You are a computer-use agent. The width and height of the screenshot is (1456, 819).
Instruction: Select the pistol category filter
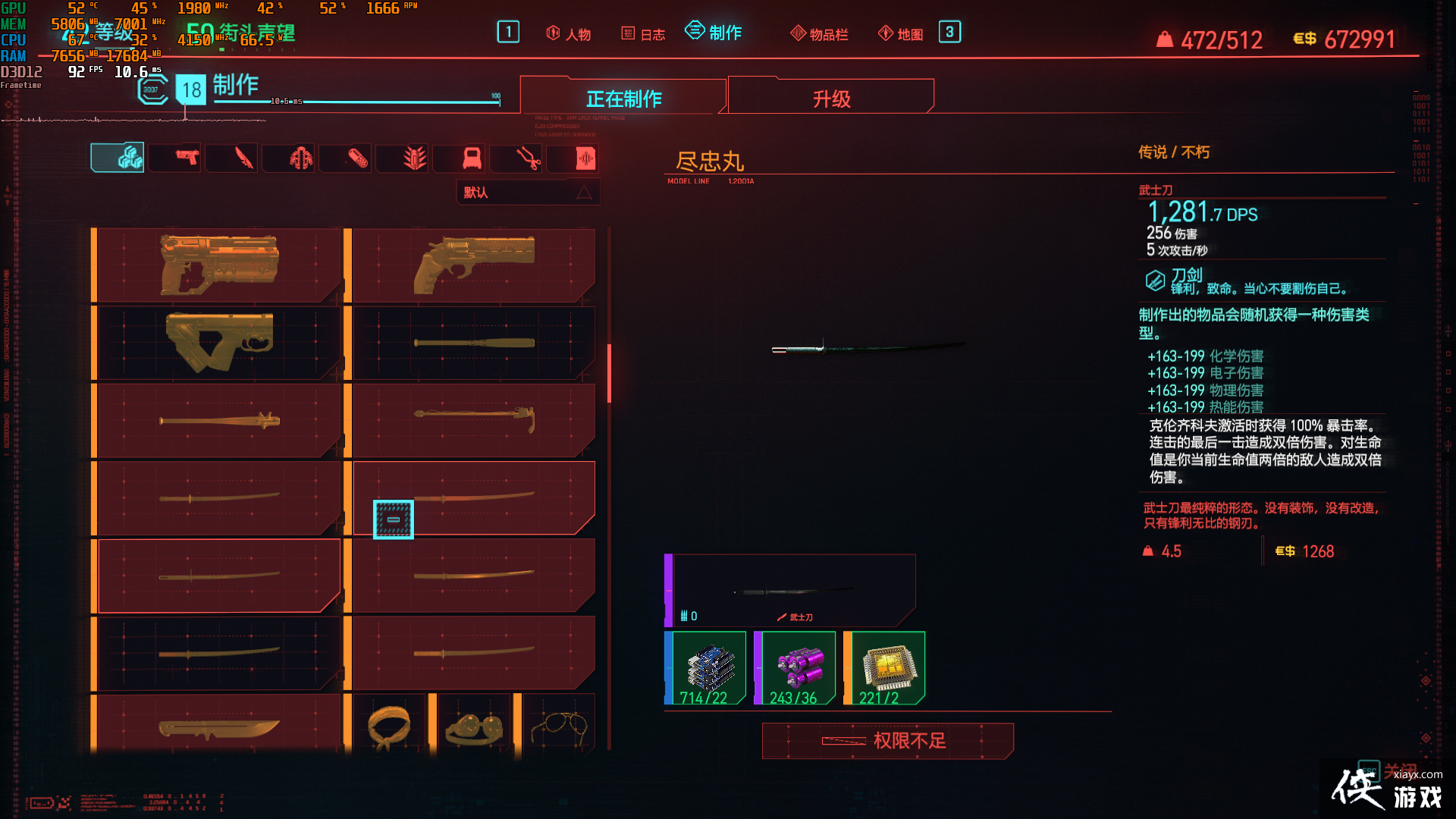tap(174, 158)
